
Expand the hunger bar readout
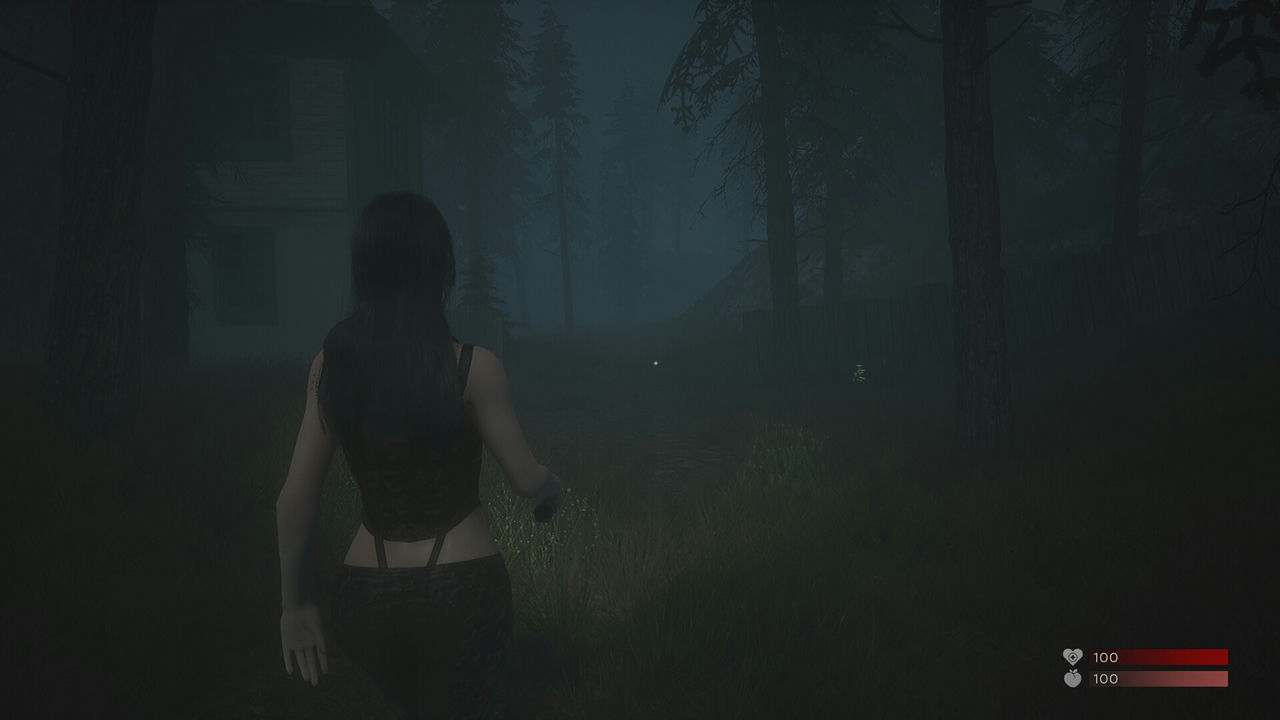[1160, 679]
